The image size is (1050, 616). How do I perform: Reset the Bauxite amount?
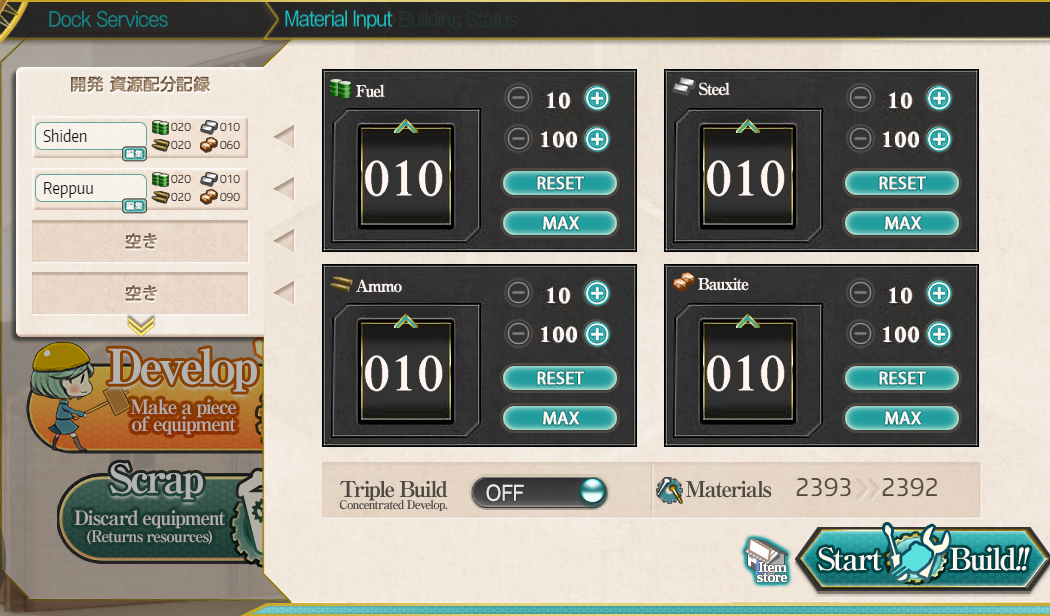(902, 379)
